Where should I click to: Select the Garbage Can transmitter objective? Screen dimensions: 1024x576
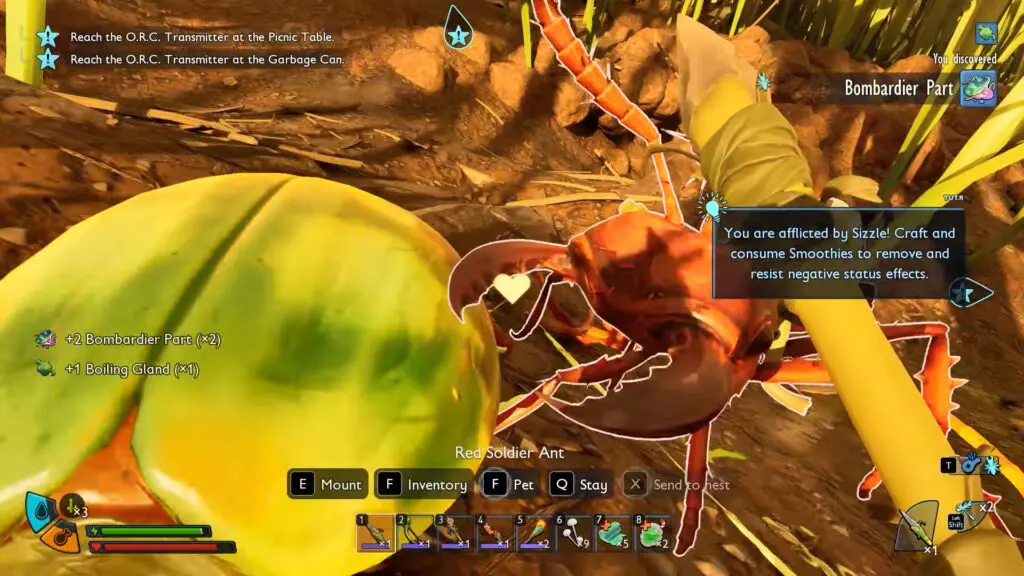pos(207,59)
